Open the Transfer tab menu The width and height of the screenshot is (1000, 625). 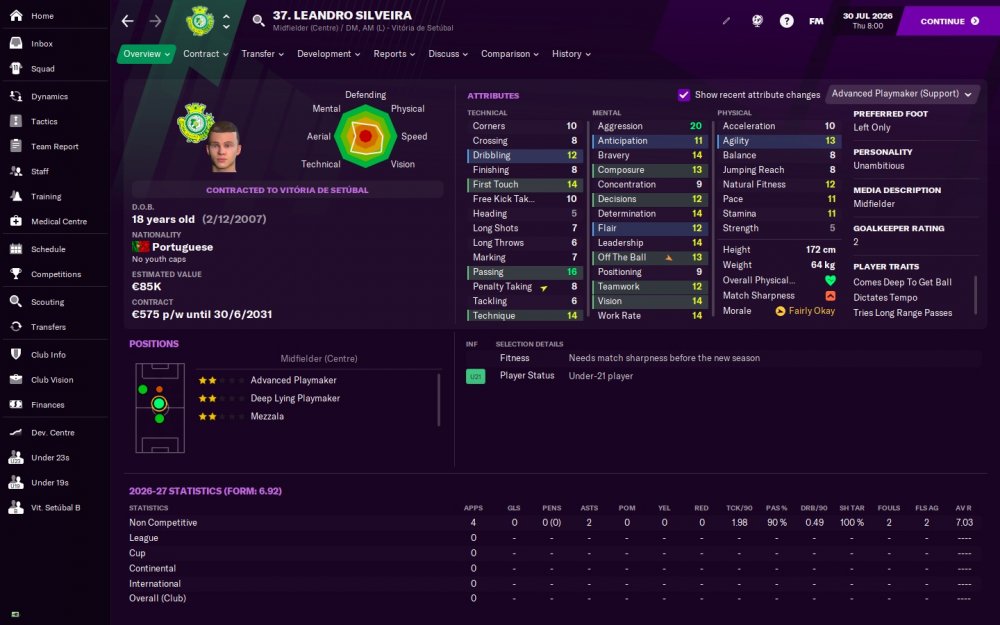pyautogui.click(x=262, y=54)
